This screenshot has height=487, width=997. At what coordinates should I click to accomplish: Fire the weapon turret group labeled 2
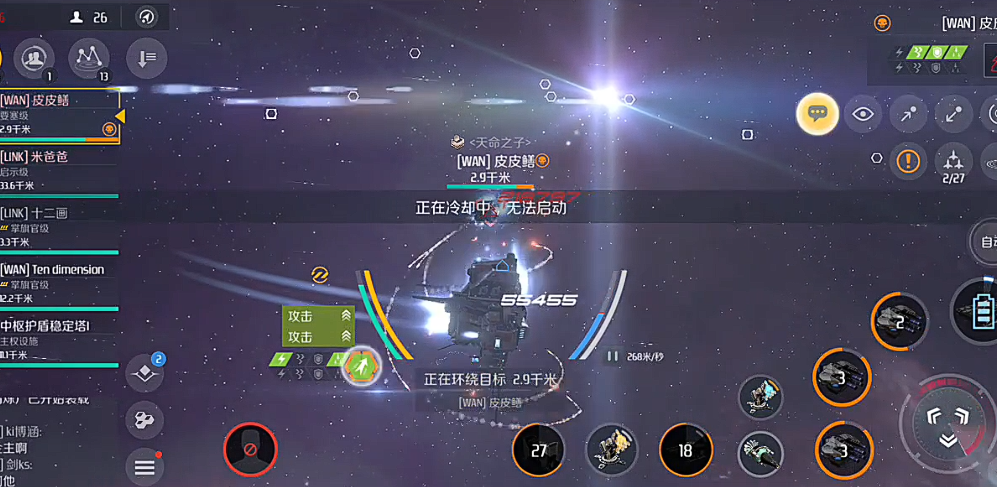tap(898, 321)
